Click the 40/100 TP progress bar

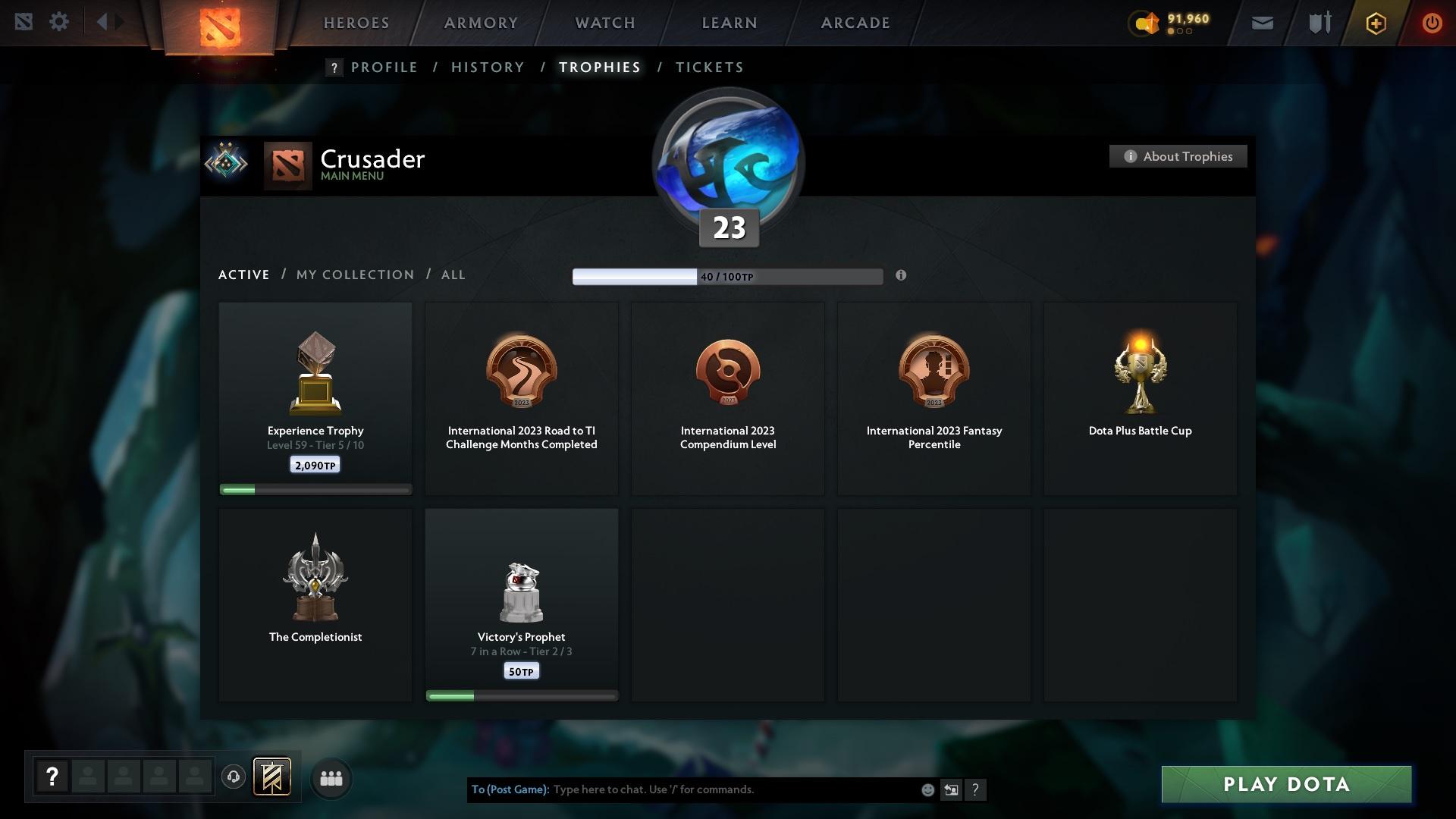(x=728, y=277)
